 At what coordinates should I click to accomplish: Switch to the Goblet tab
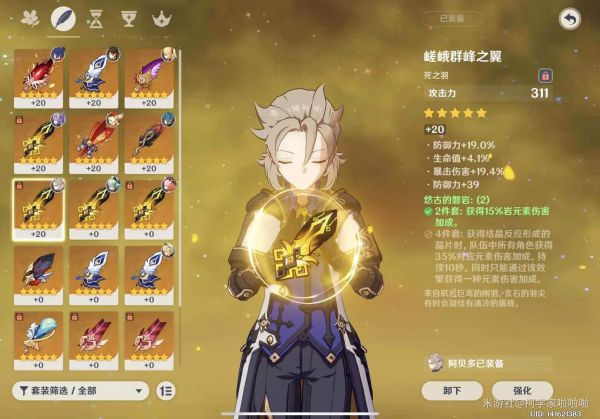click(x=127, y=18)
